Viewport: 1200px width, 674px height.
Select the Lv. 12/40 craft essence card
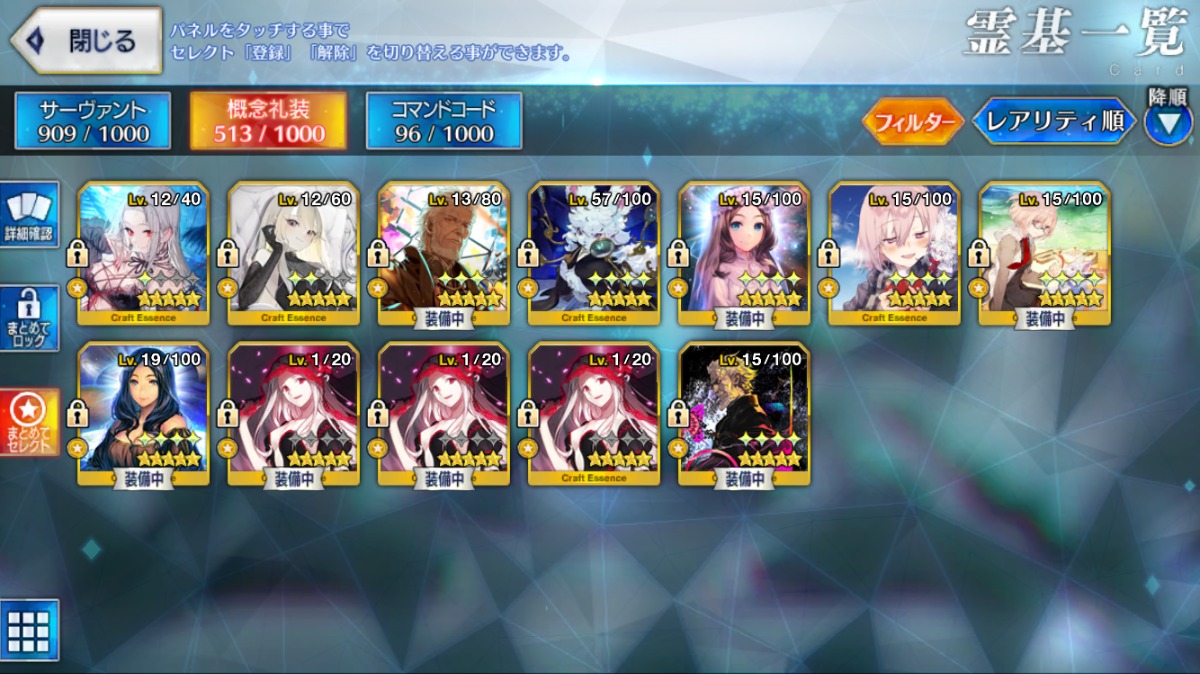point(143,254)
